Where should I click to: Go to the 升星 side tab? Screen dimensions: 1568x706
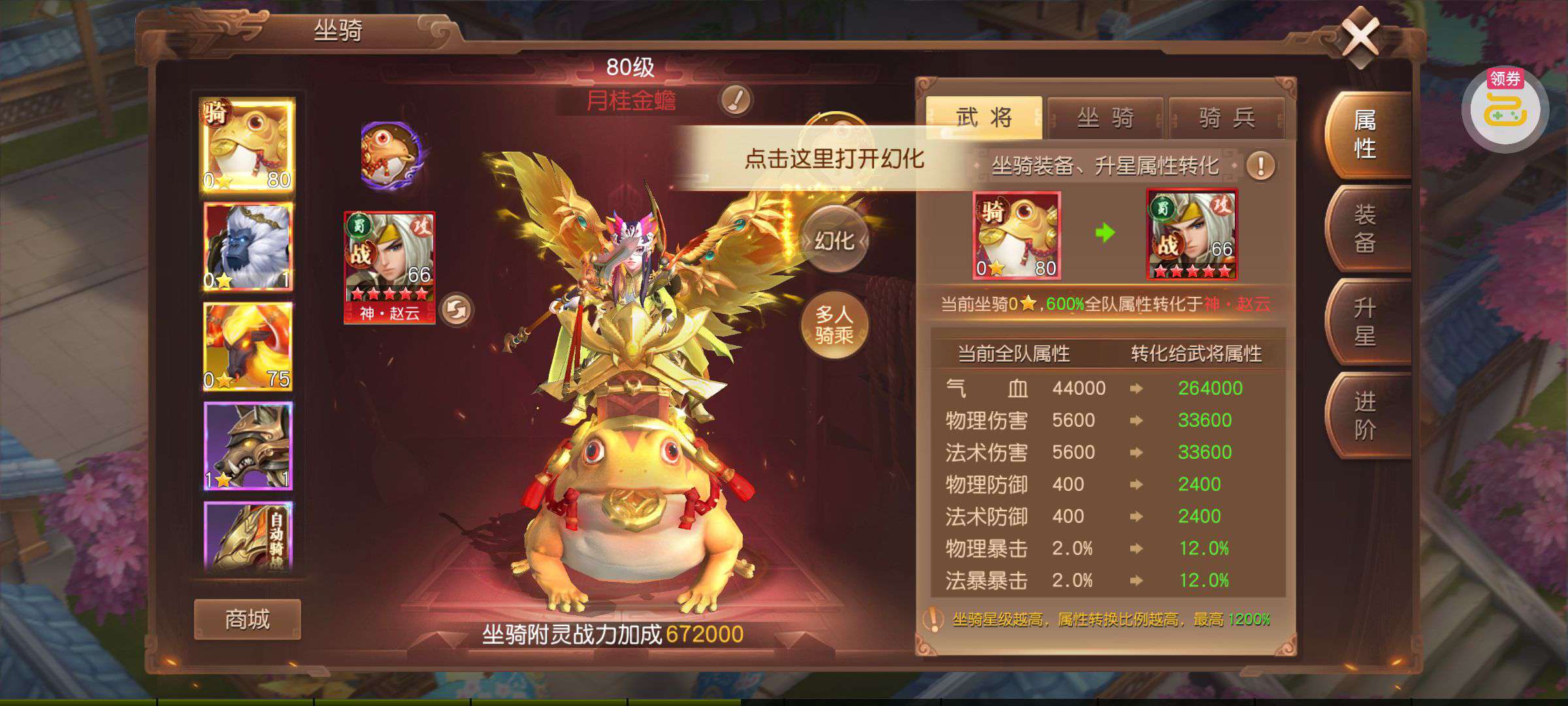pos(1365,322)
